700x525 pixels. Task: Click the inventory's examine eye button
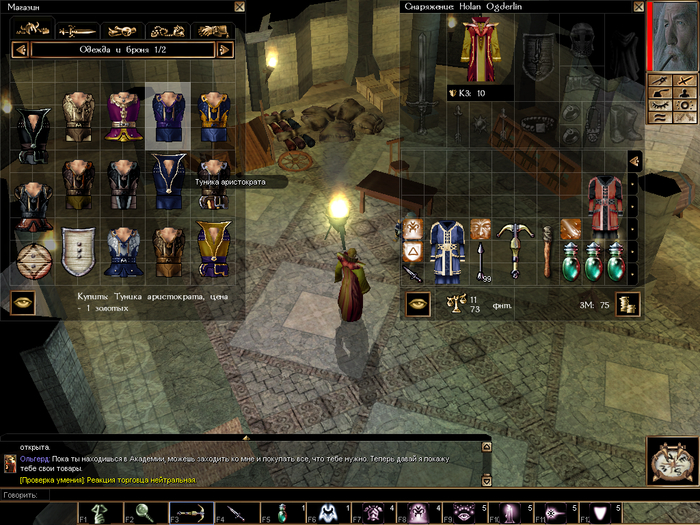[418, 304]
